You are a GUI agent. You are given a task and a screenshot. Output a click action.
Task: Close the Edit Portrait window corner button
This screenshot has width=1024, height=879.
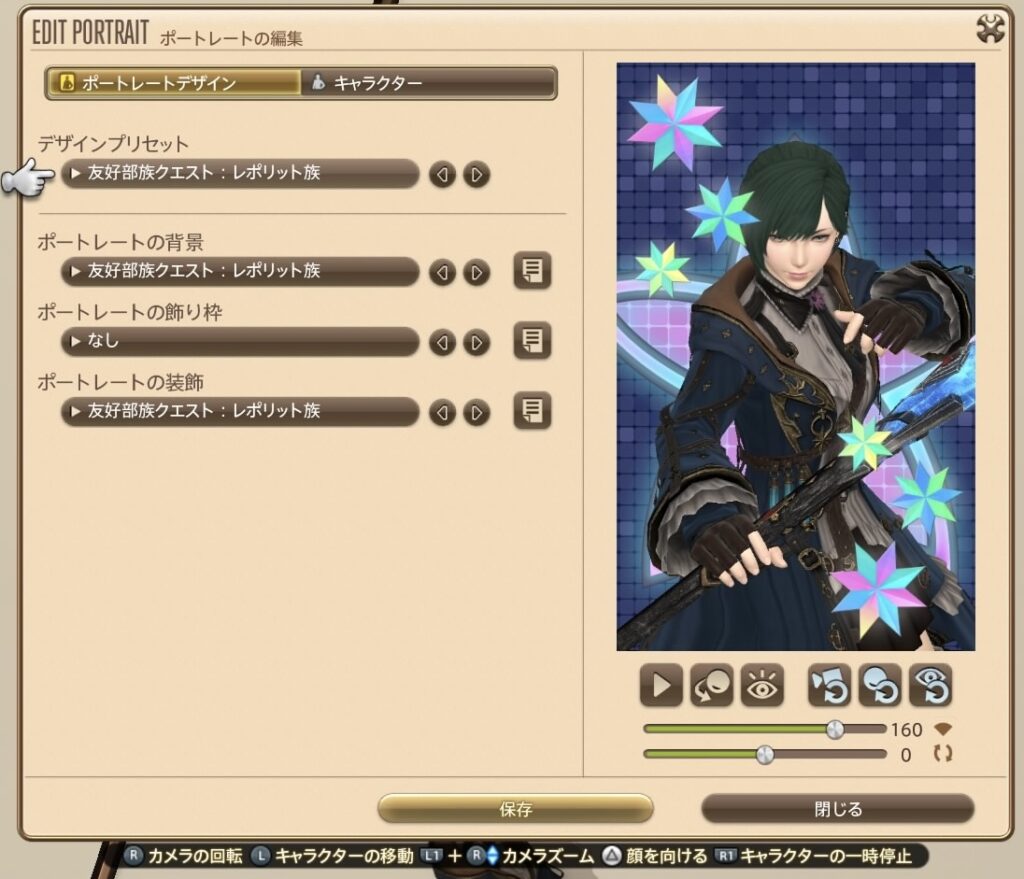[x=990, y=30]
